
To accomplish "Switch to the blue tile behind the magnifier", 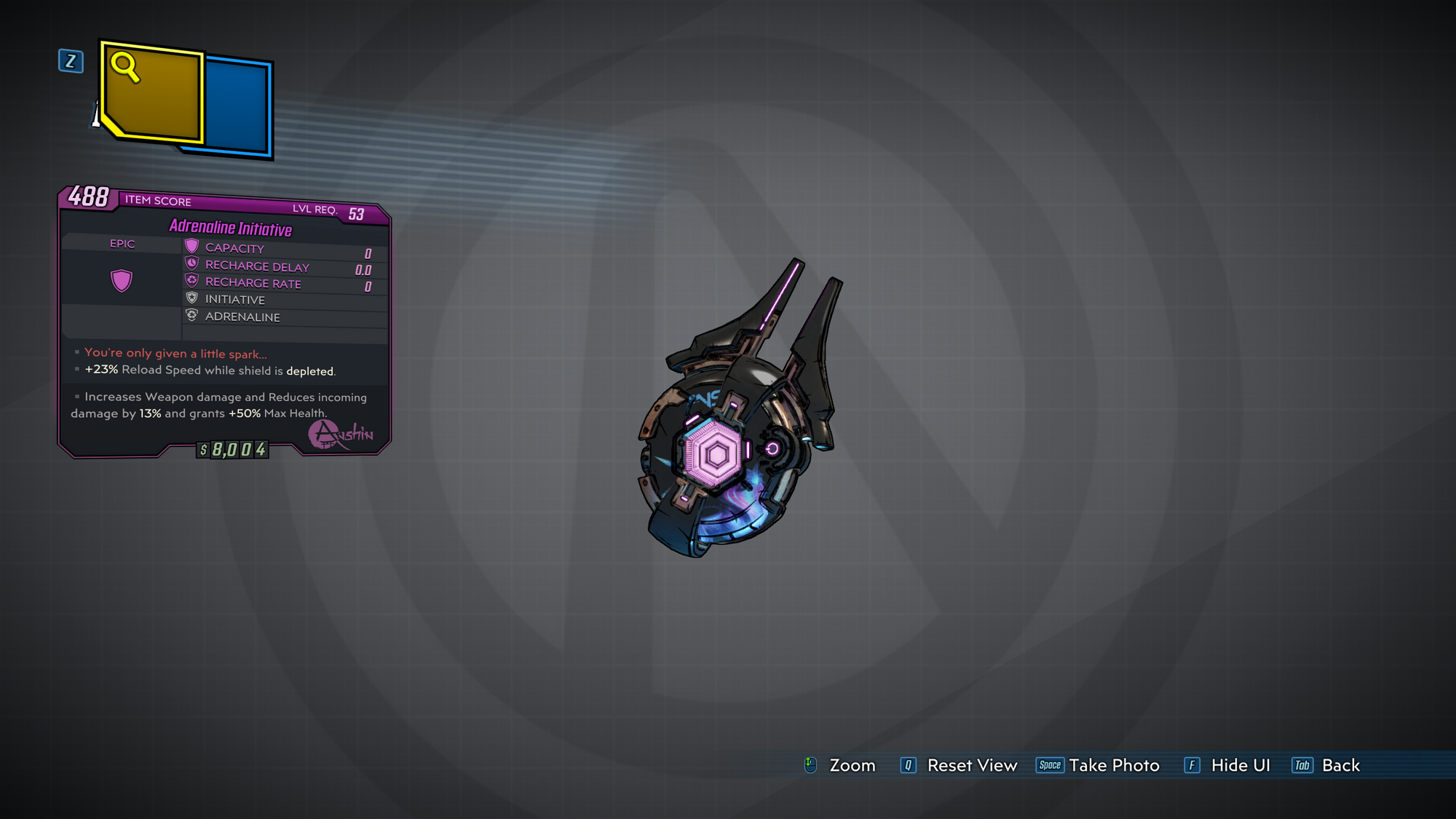I will 237,106.
